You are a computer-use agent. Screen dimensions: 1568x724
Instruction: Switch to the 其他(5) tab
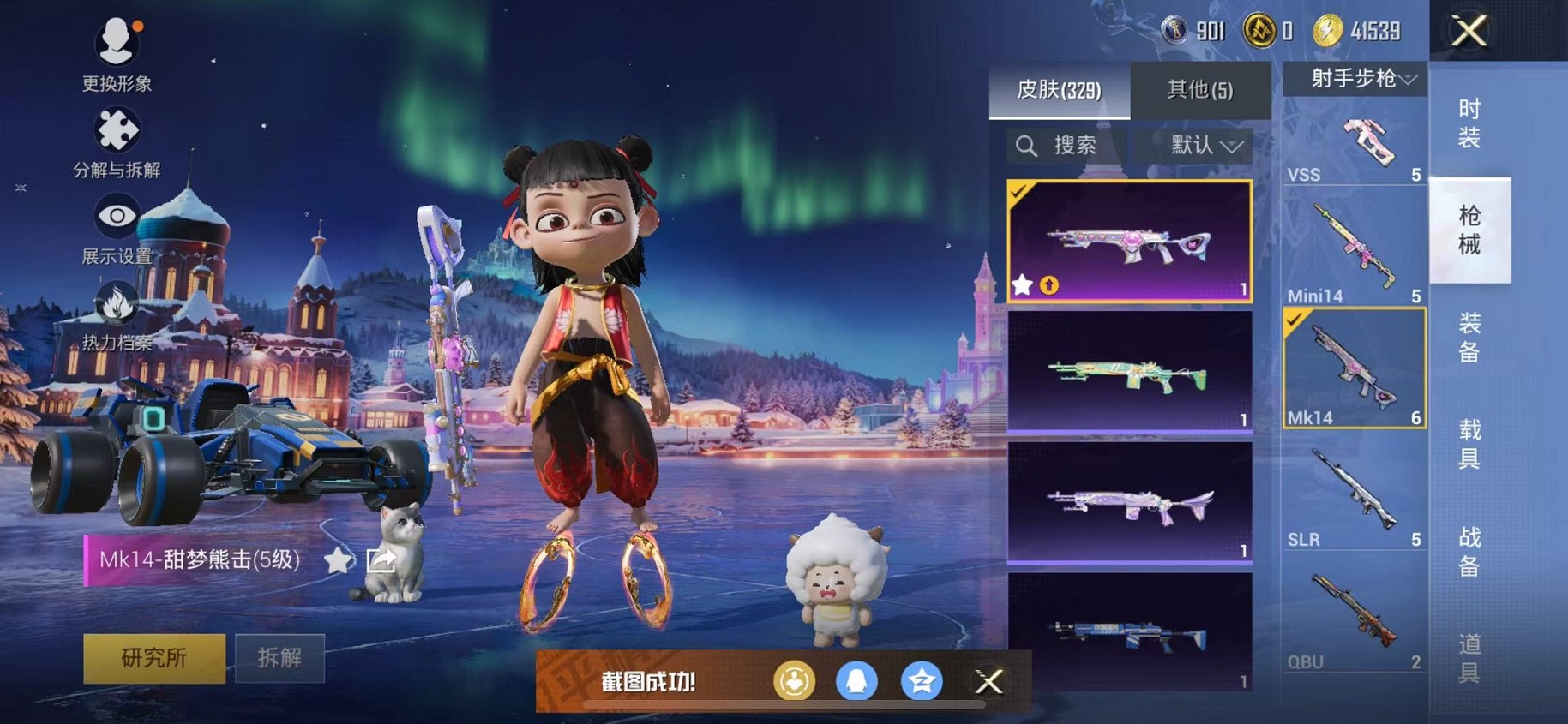[x=1199, y=90]
